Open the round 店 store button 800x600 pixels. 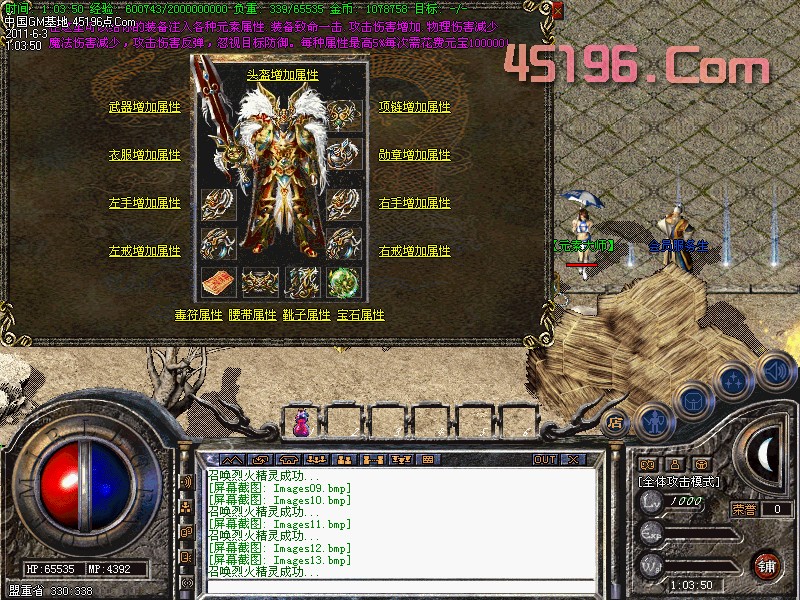tap(615, 421)
